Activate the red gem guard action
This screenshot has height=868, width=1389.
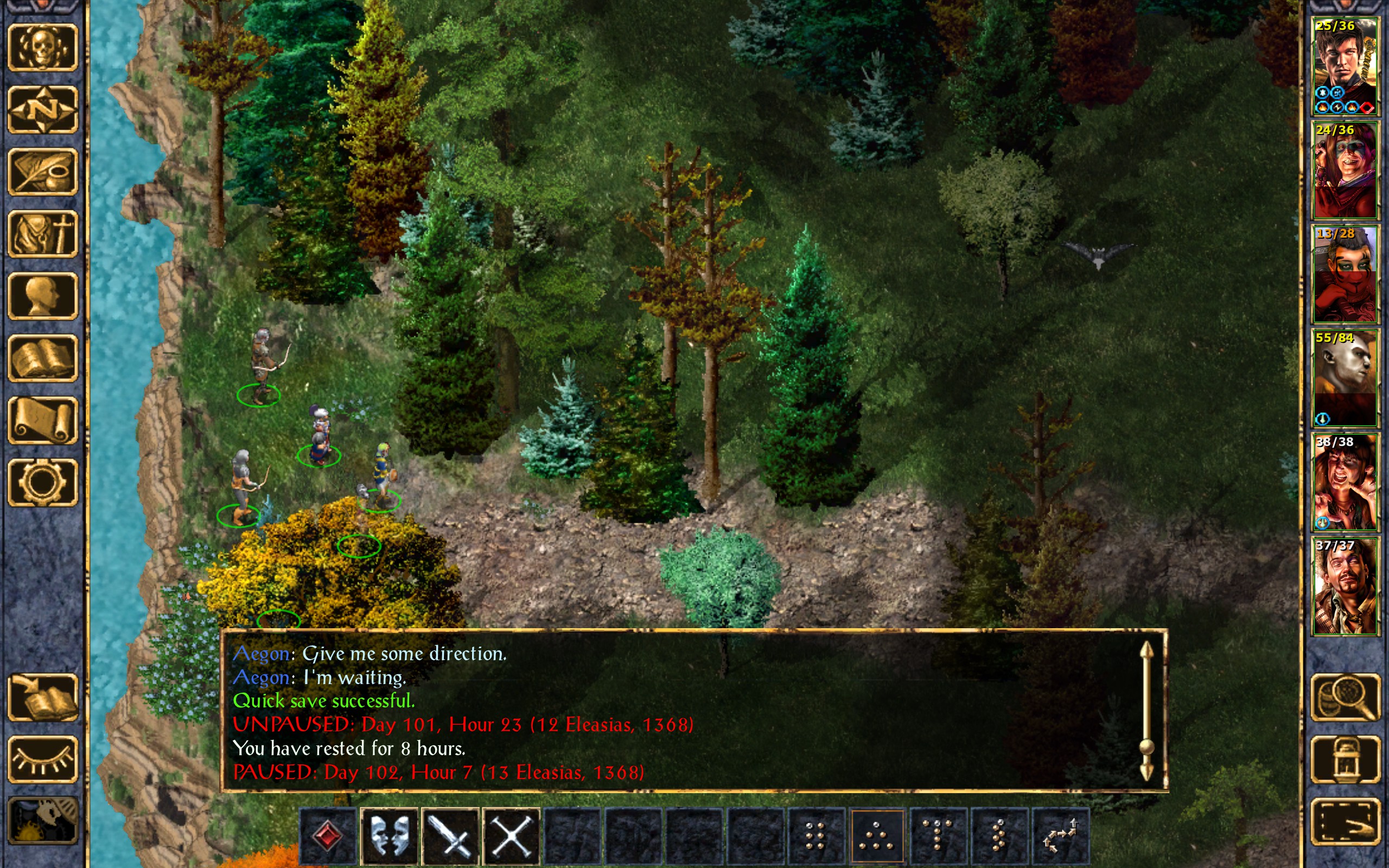[328, 836]
